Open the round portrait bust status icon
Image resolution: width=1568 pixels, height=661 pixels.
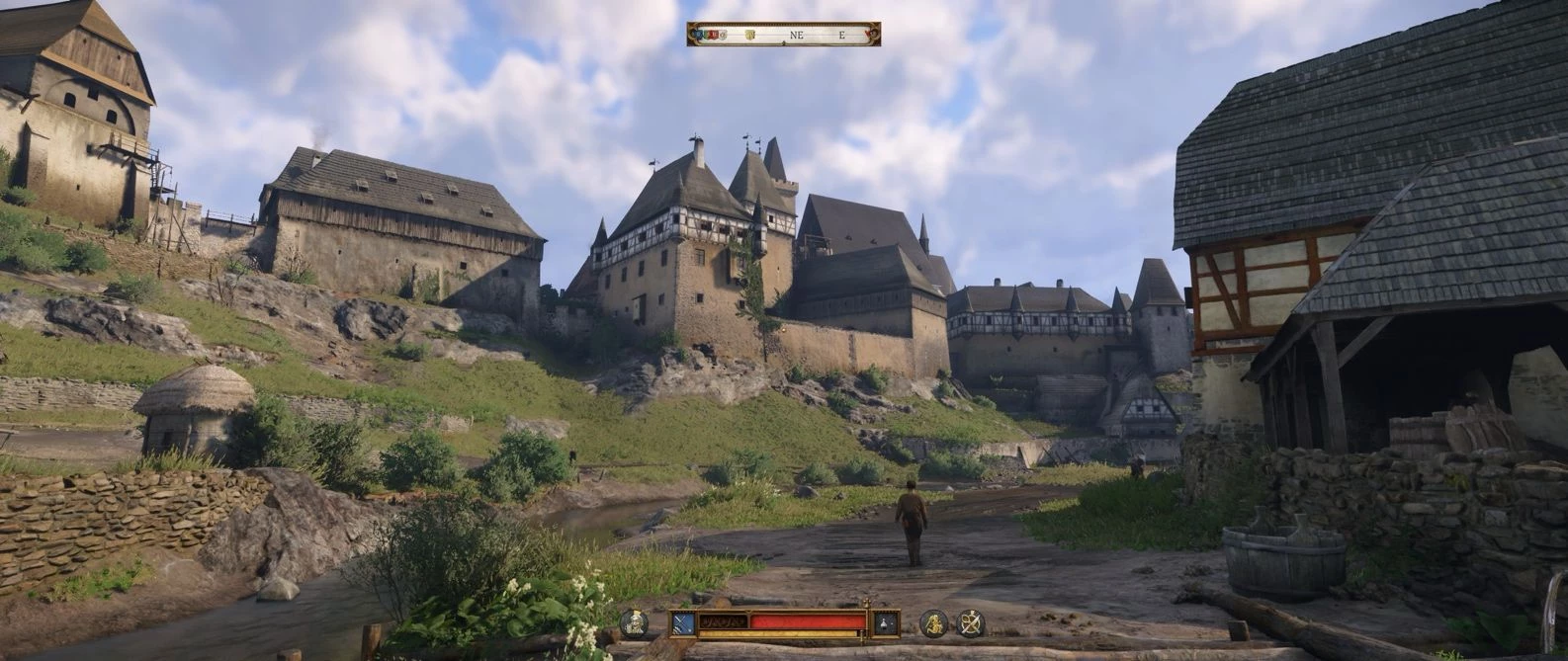634,622
